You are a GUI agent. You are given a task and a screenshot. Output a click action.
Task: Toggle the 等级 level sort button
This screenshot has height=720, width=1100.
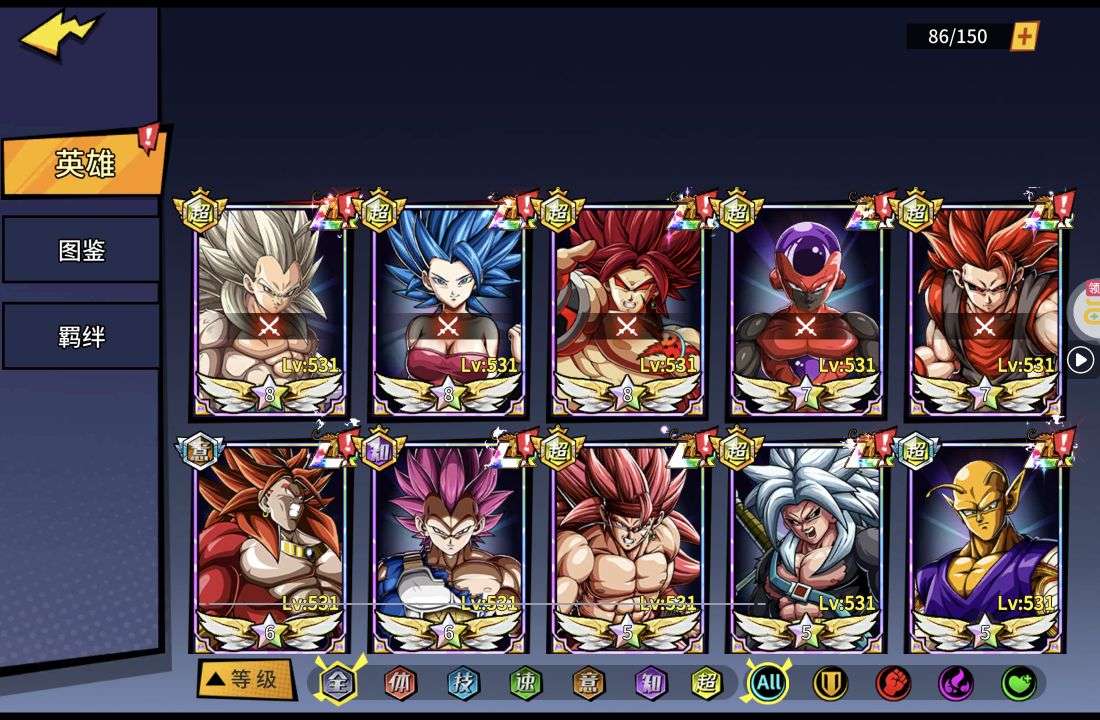(244, 680)
